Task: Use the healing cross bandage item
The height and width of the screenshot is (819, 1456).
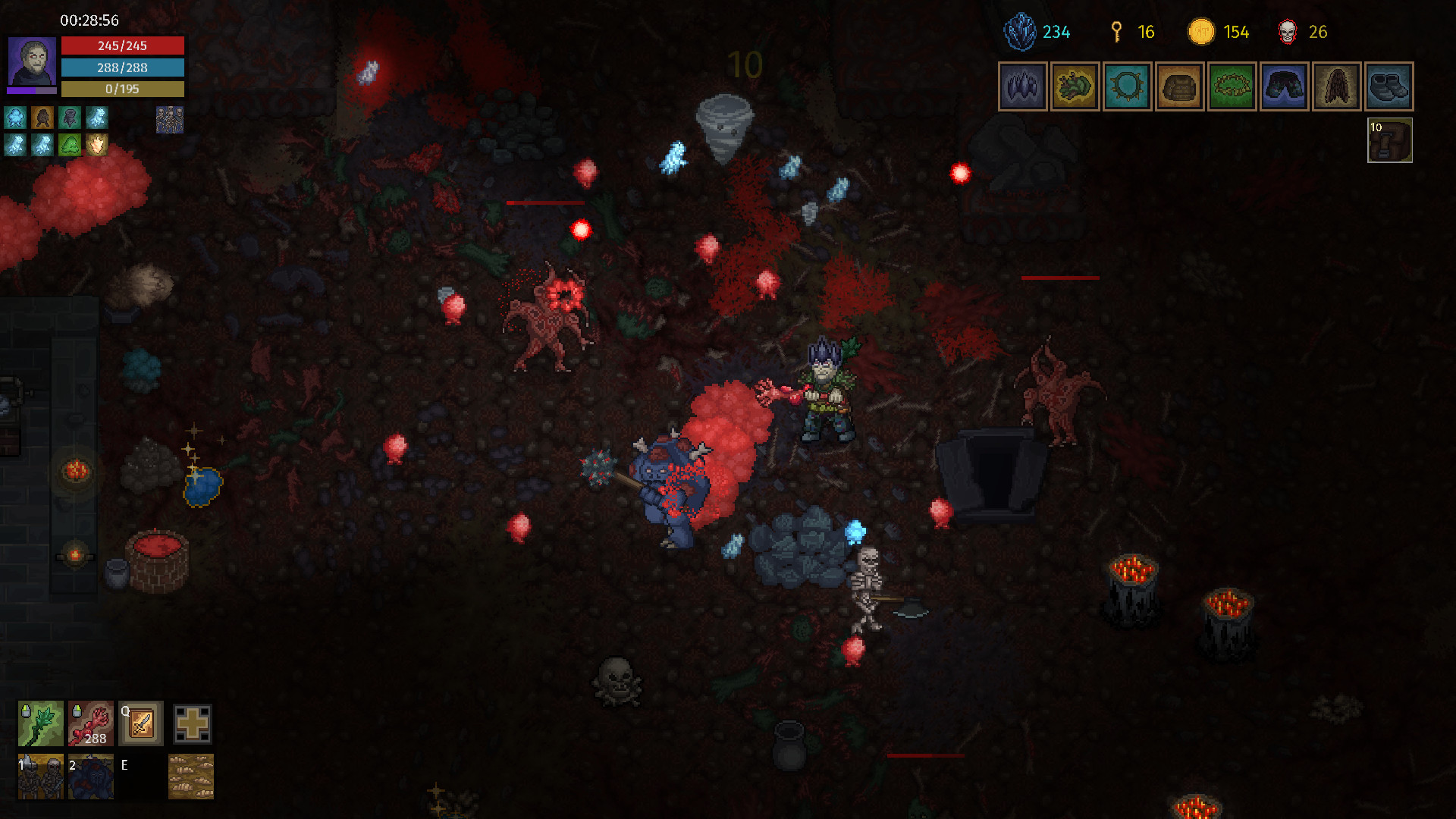Action: tap(192, 724)
